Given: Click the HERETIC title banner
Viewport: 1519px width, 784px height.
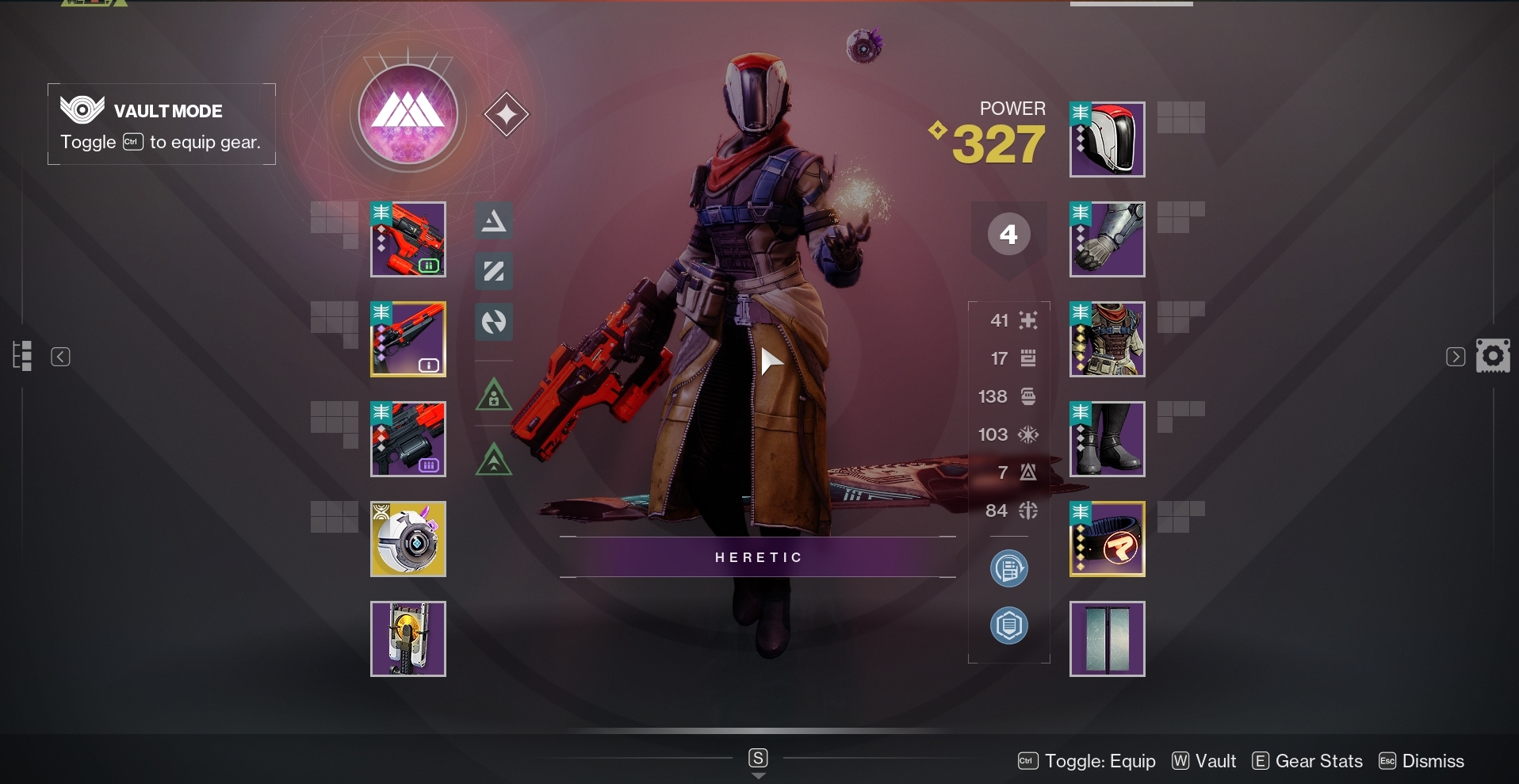Looking at the screenshot, I should 758,557.
